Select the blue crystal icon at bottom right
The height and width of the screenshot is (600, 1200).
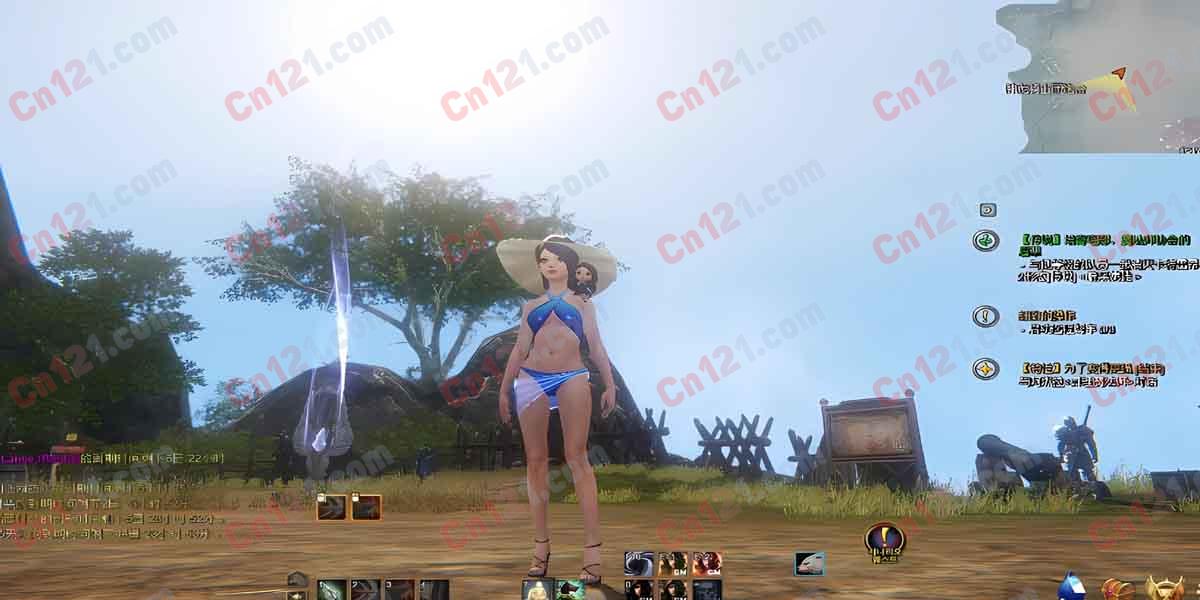(x=1072, y=587)
